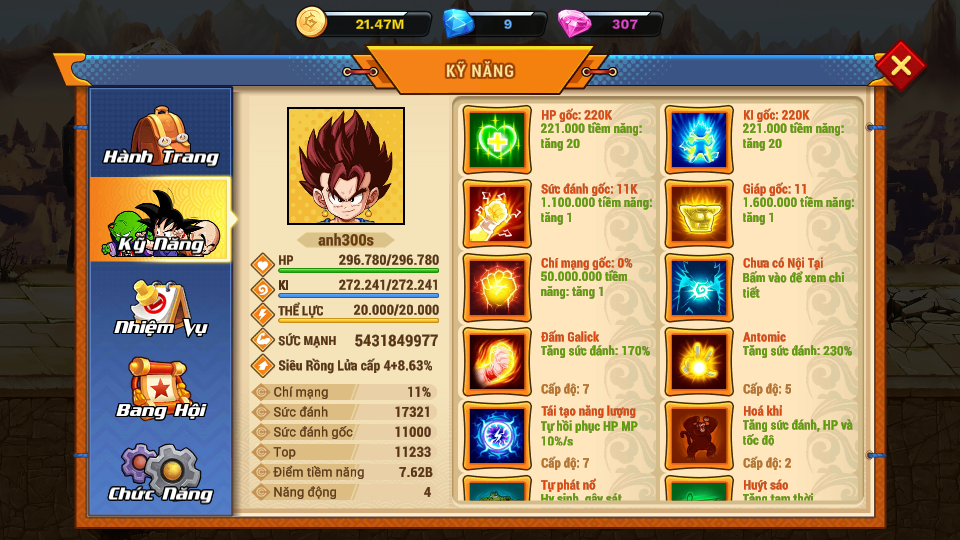This screenshot has height=540, width=960.
Task: Tap the Chí mạng gốc fiery fist icon
Action: click(x=497, y=287)
